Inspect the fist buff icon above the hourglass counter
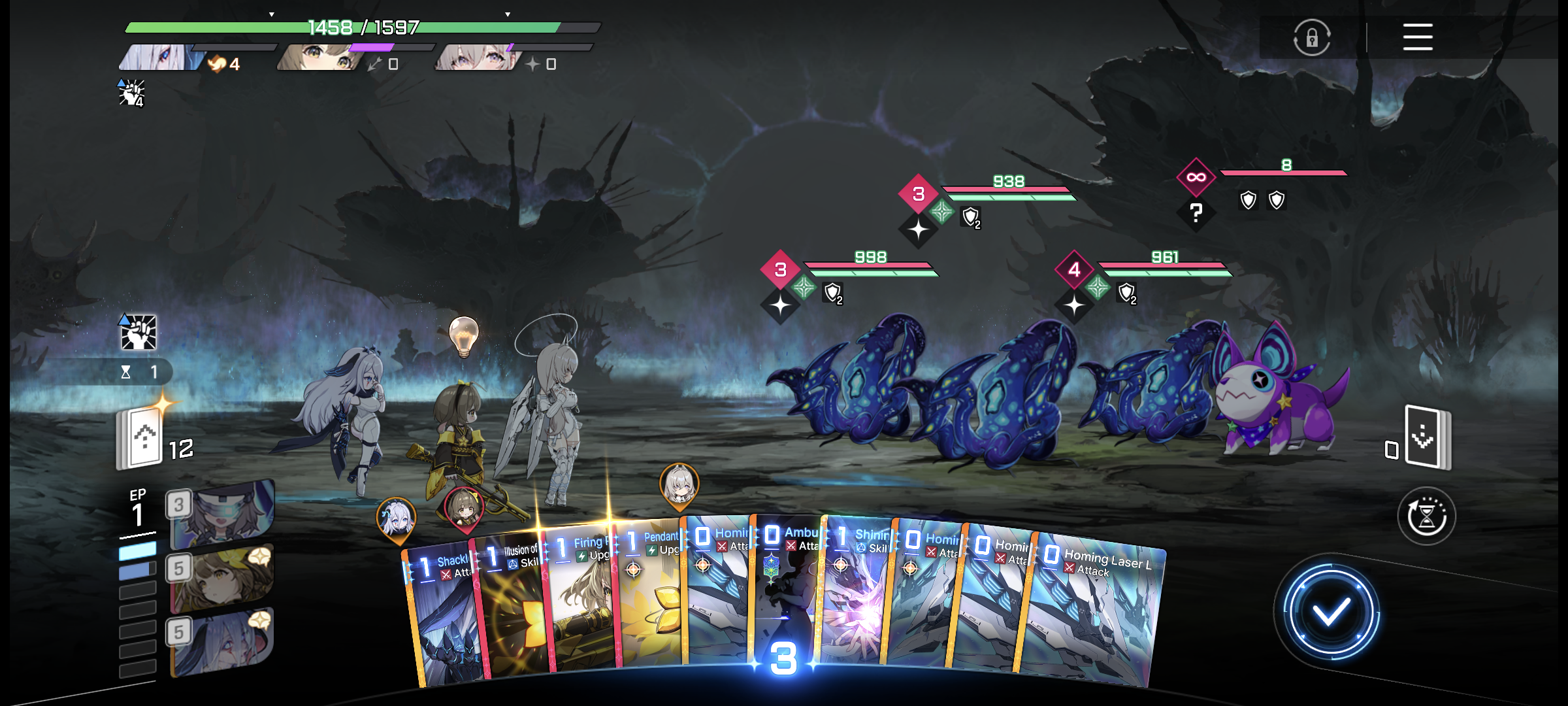 tap(139, 332)
